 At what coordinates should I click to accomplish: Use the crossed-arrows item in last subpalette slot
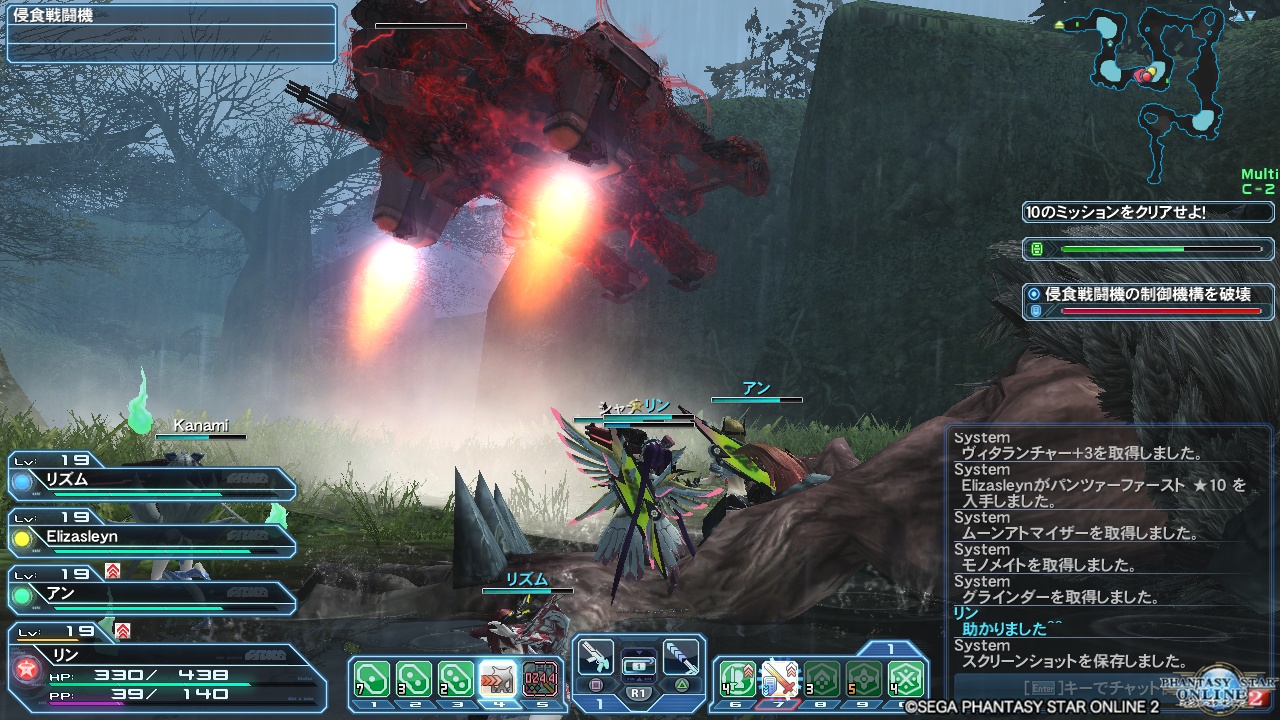tap(906, 679)
